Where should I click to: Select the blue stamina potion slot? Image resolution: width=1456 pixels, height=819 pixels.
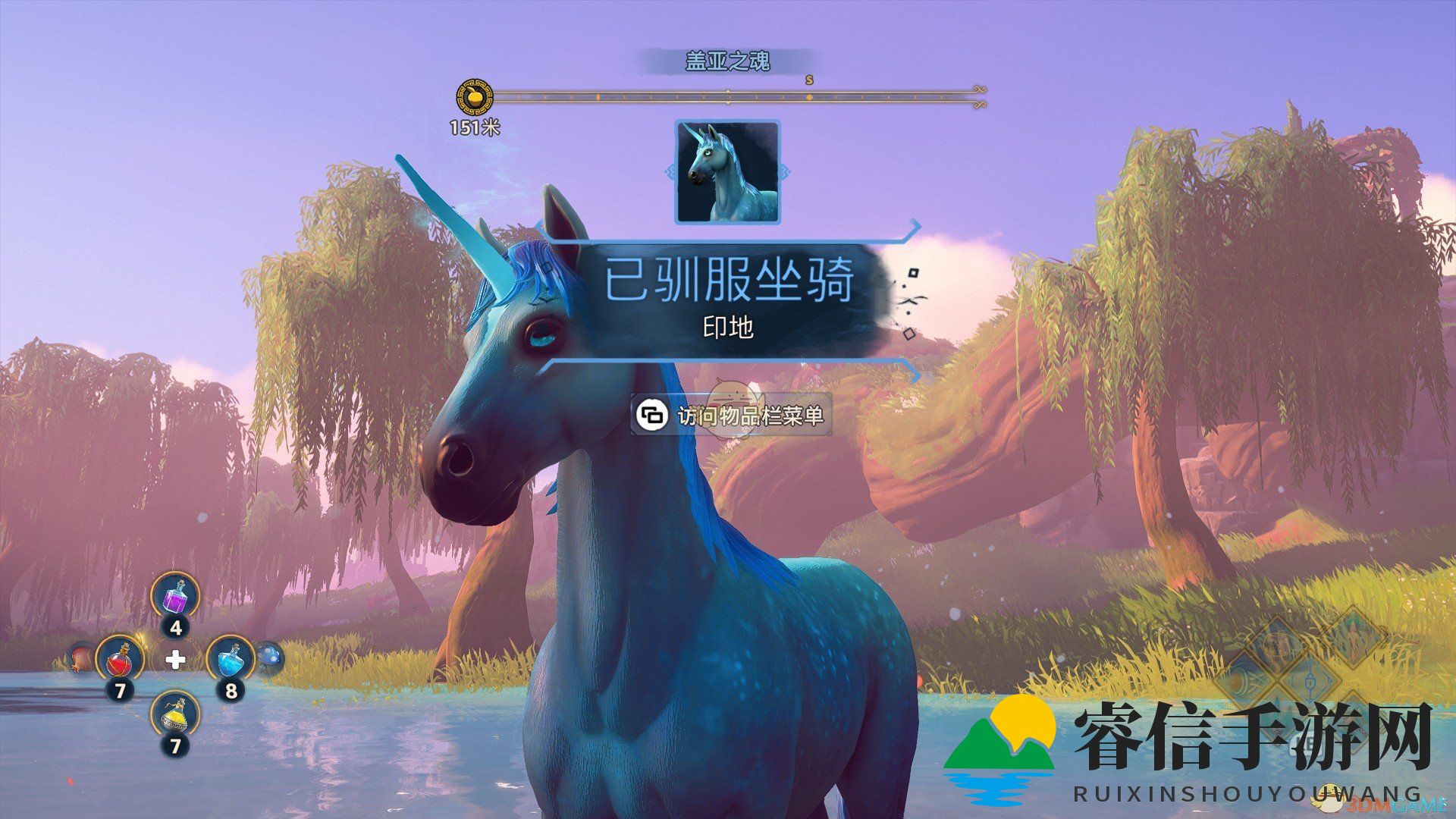[231, 658]
